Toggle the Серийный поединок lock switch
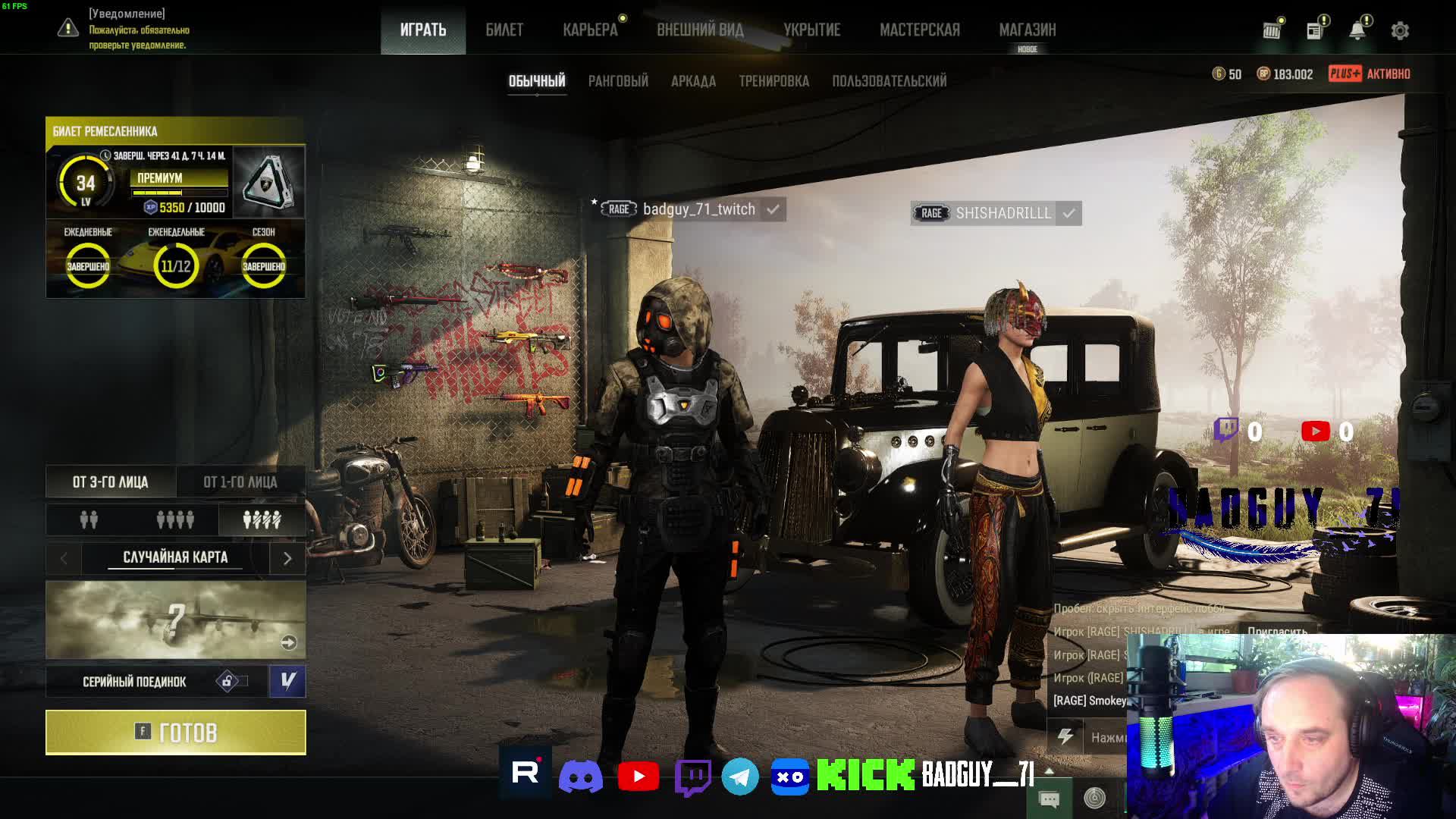Screen dimensions: 1456x819 231,681
